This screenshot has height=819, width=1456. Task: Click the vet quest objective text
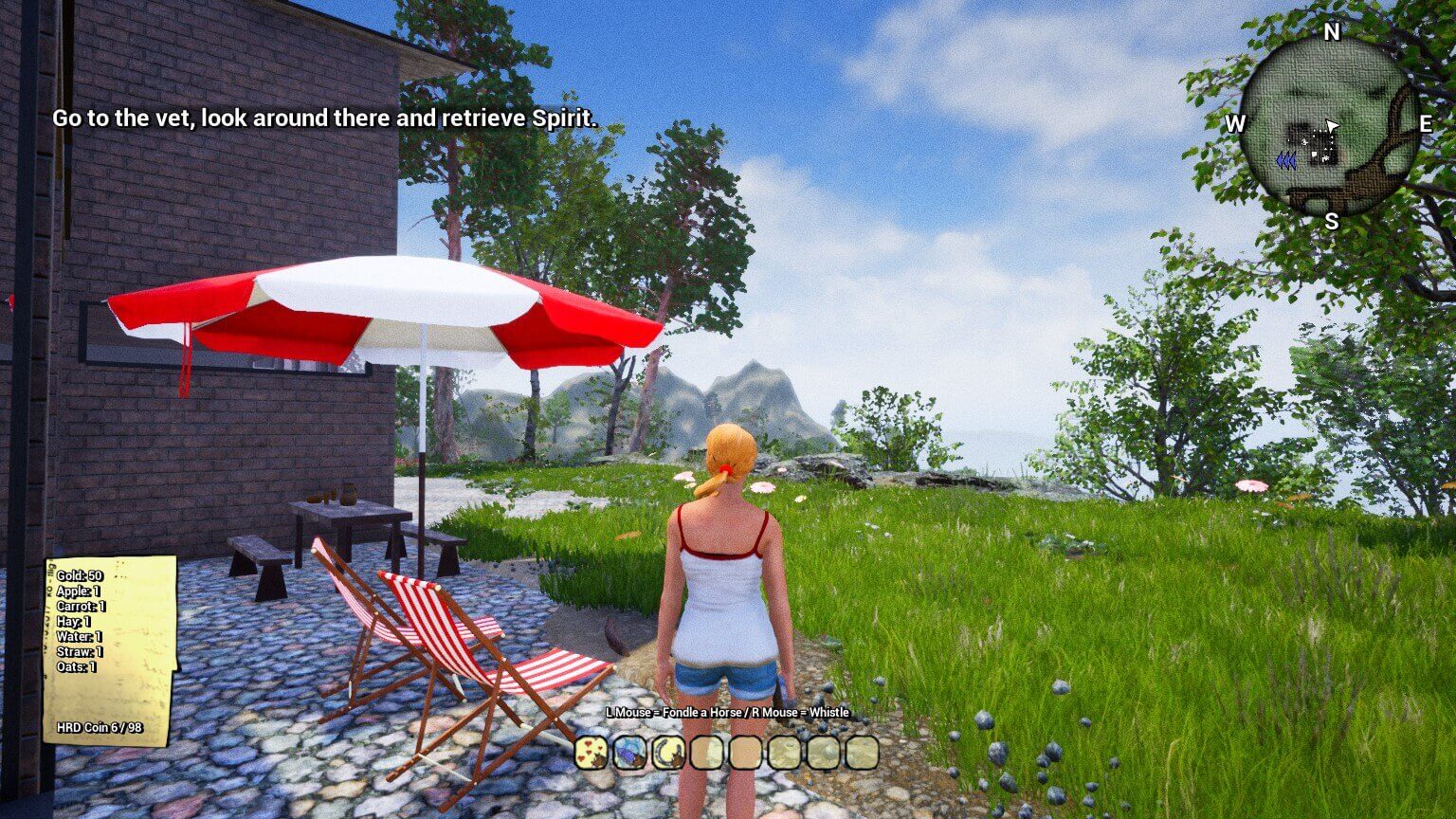pyautogui.click(x=324, y=118)
